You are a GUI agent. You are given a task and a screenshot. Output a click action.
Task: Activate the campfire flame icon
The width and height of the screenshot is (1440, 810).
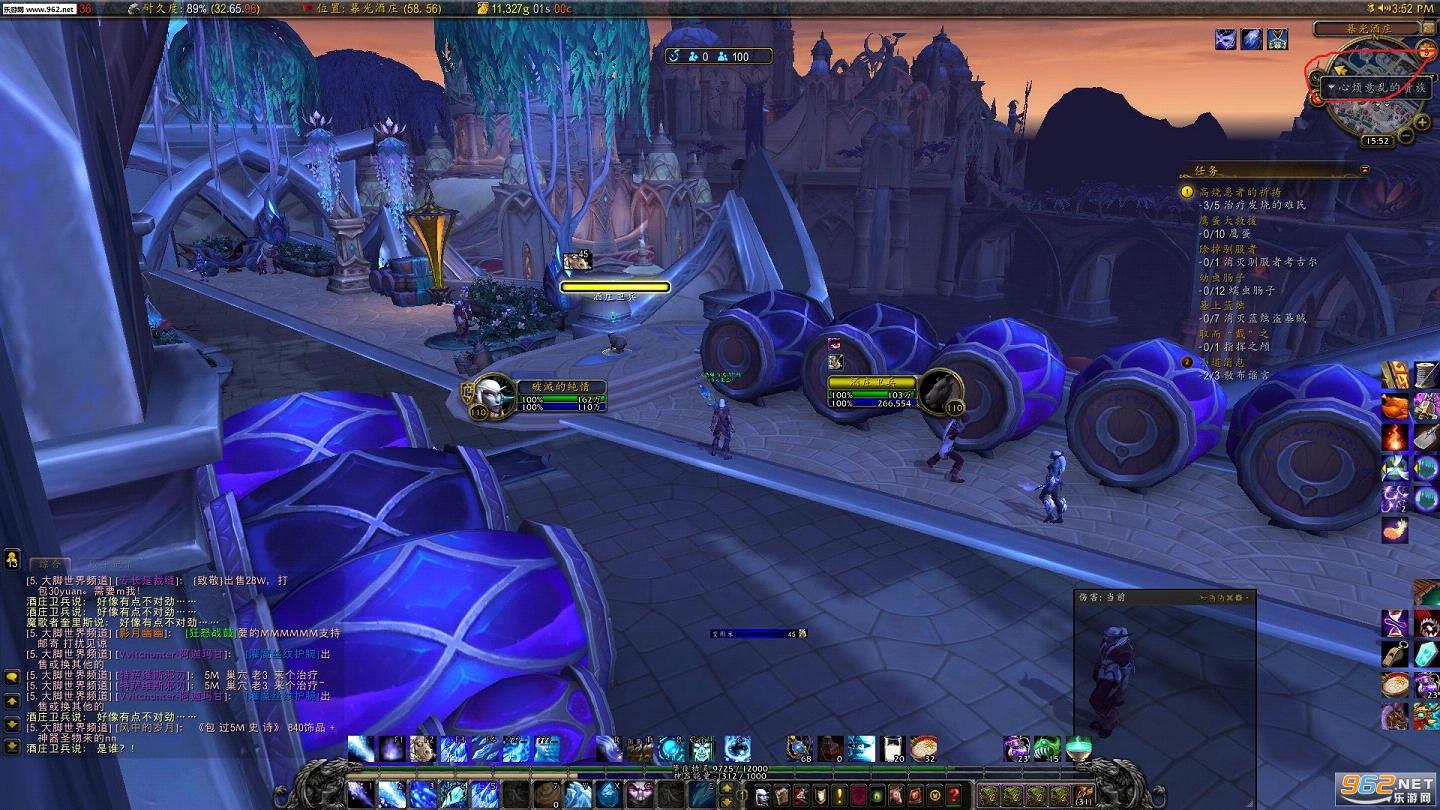pos(1395,438)
